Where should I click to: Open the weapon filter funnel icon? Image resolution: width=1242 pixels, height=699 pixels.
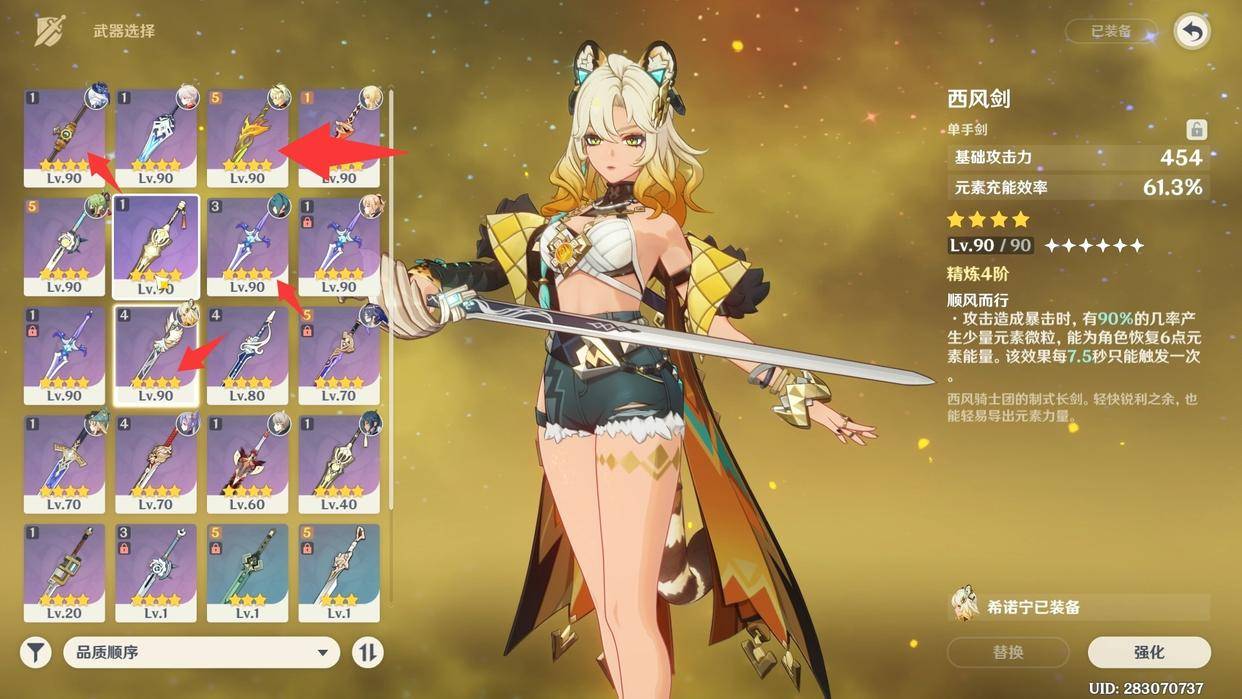click(36, 653)
